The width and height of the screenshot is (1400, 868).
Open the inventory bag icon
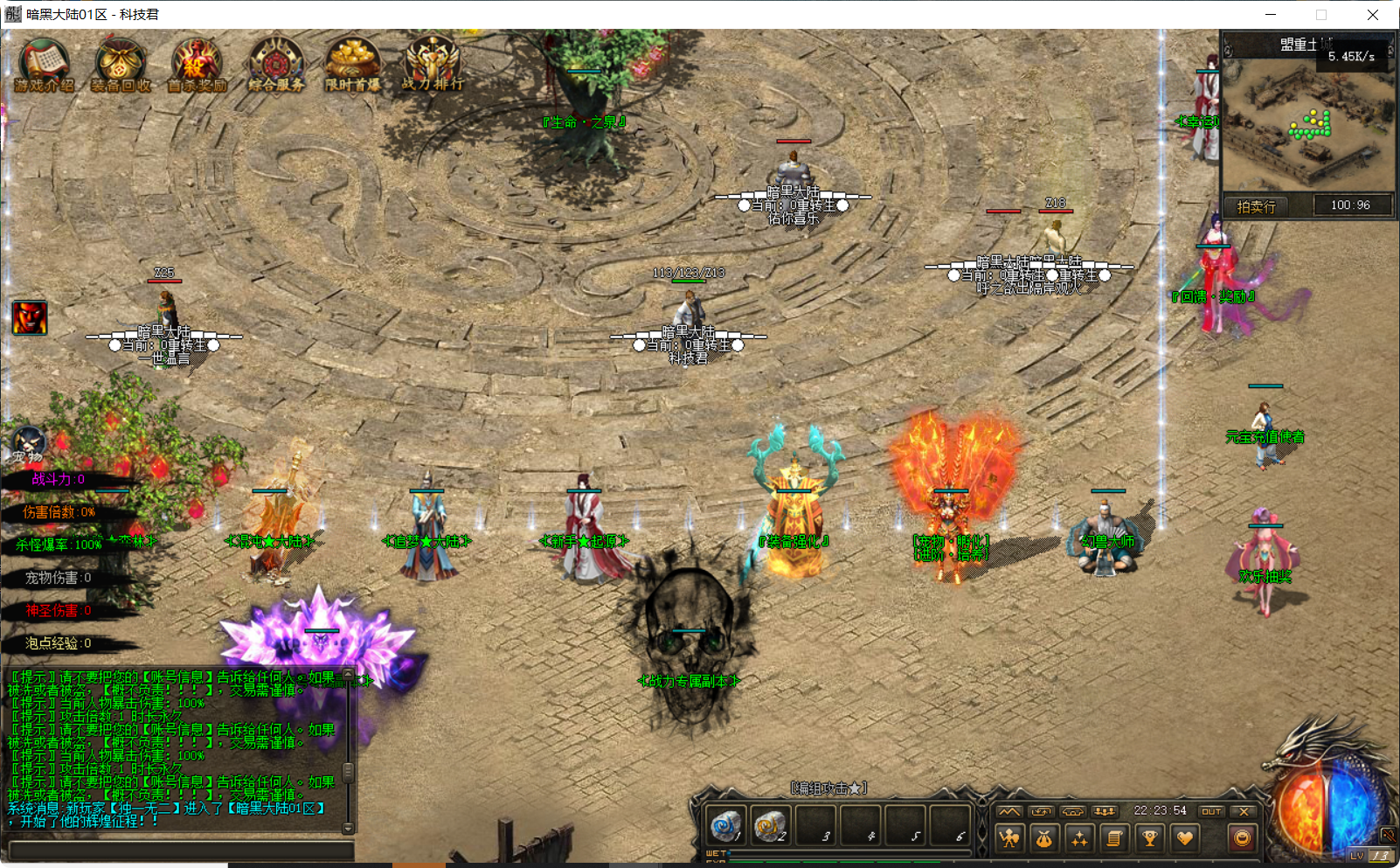1044,838
